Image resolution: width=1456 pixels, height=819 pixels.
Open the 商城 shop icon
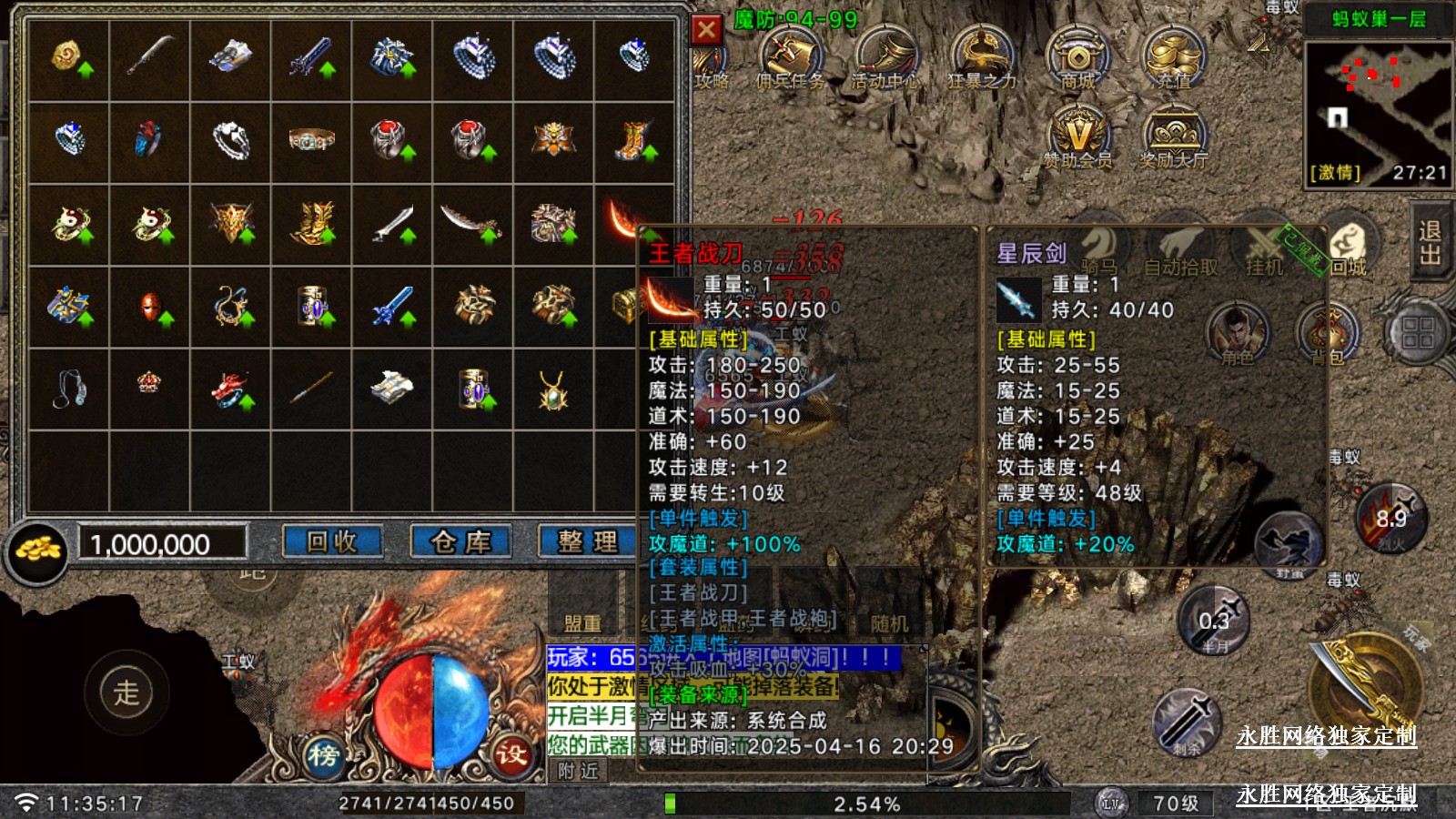1077,57
